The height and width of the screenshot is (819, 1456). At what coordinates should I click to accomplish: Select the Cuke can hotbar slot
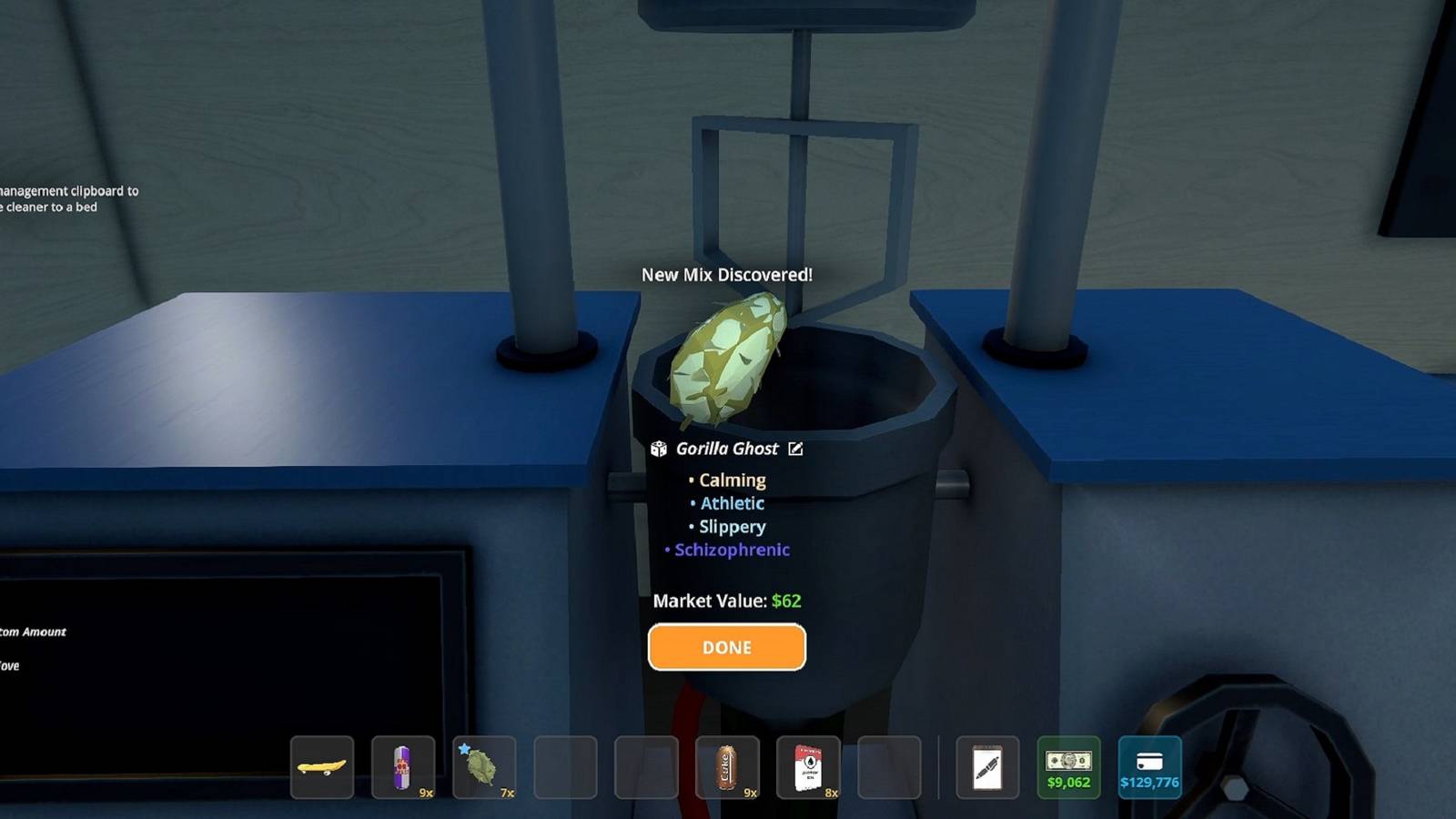point(727,767)
